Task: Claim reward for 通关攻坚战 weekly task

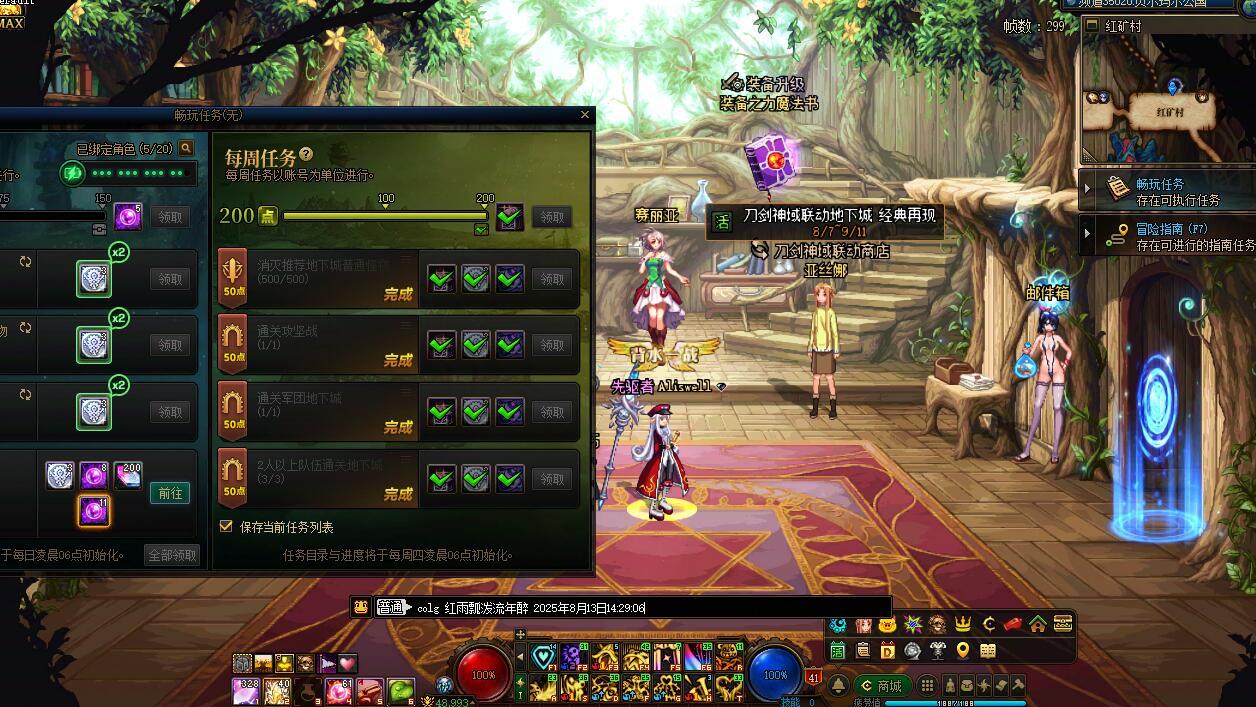Action: pyautogui.click(x=552, y=345)
